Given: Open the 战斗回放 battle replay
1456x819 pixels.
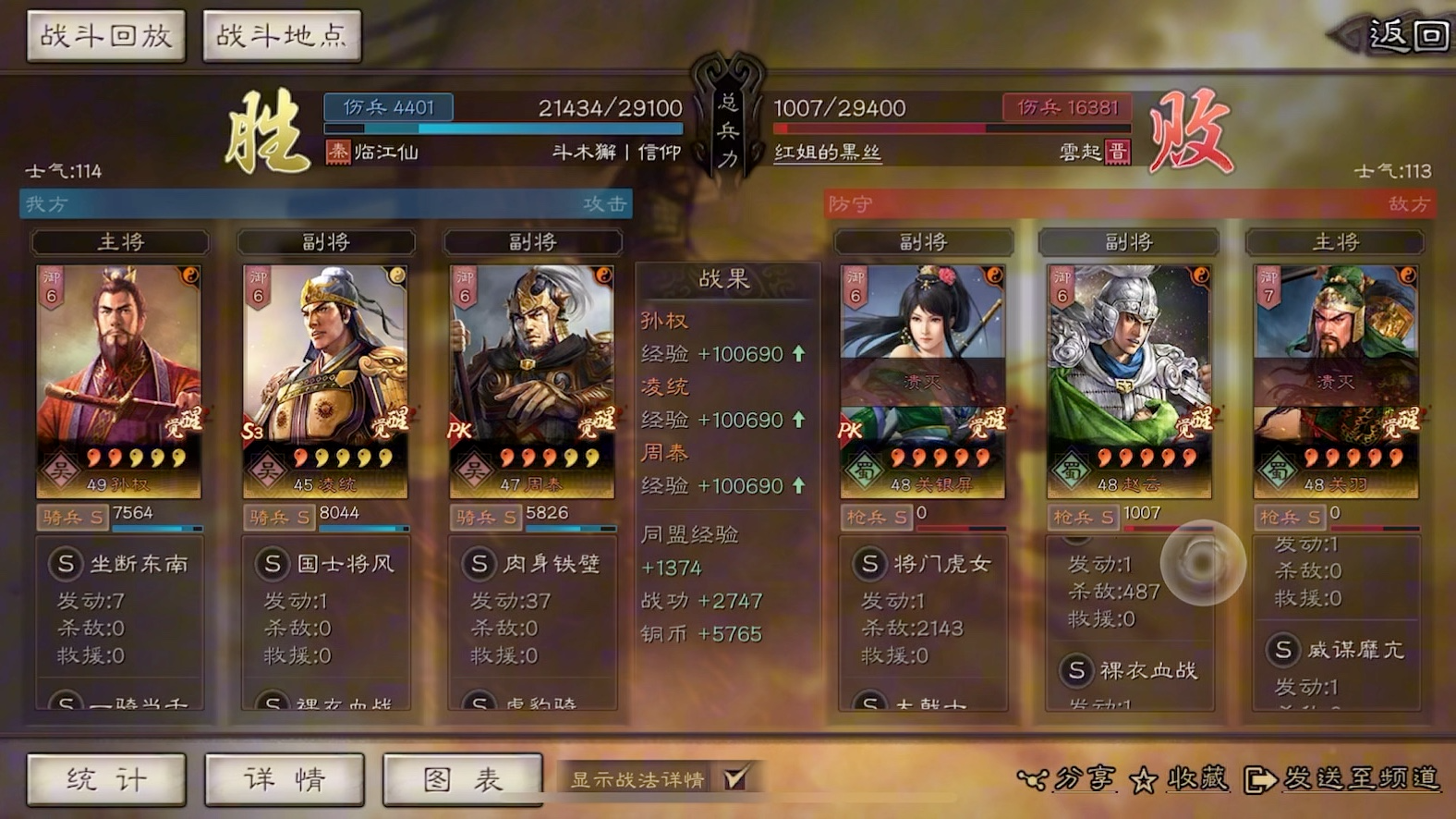Looking at the screenshot, I should (106, 36).
